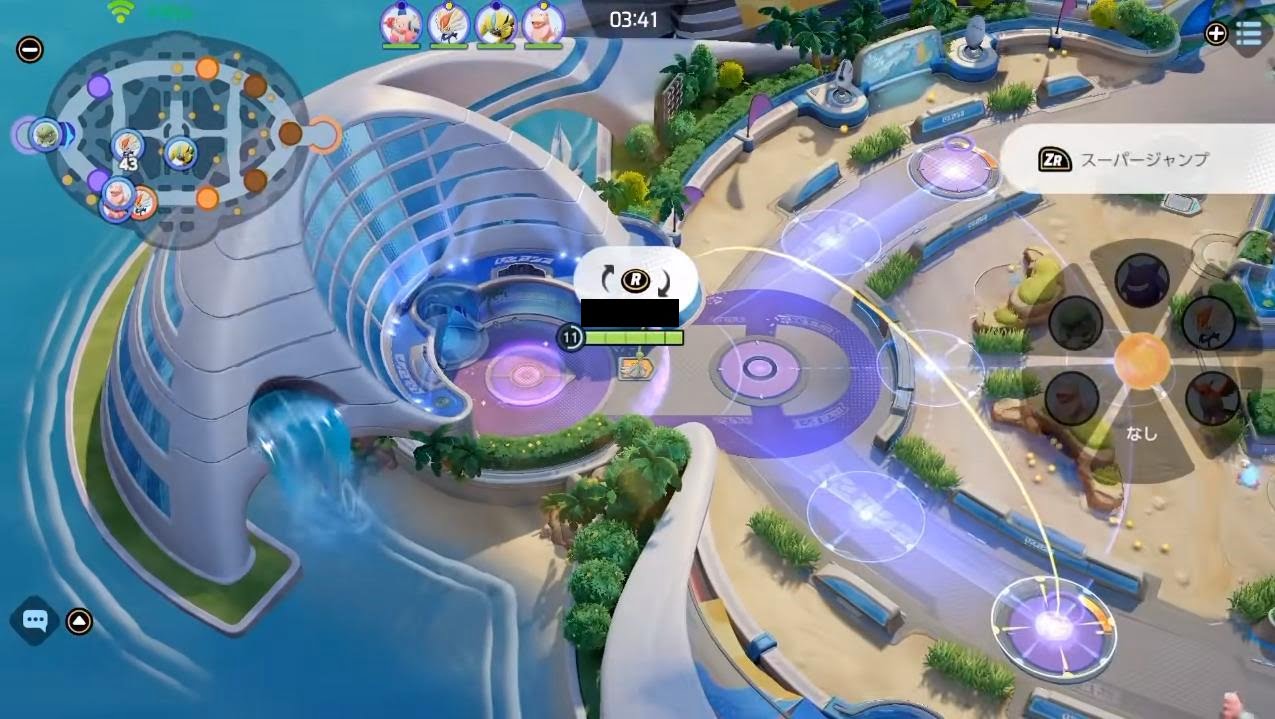Select the orange orb at the wheel center
Image resolution: width=1275 pixels, height=719 pixels.
1142,361
